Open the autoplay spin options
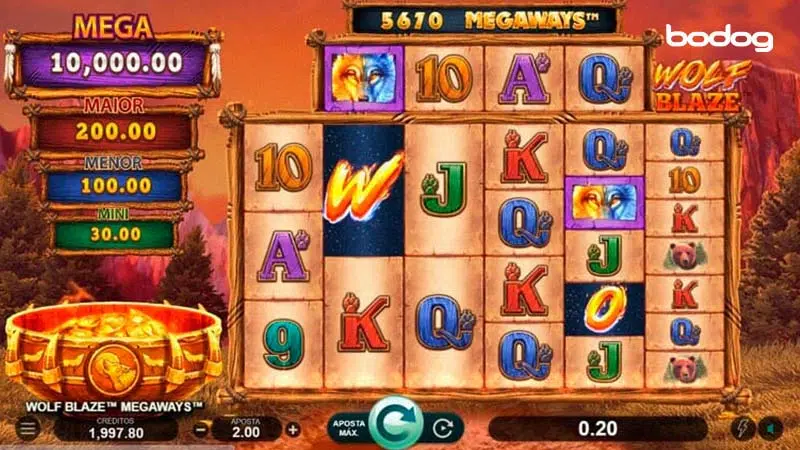 click(x=443, y=429)
